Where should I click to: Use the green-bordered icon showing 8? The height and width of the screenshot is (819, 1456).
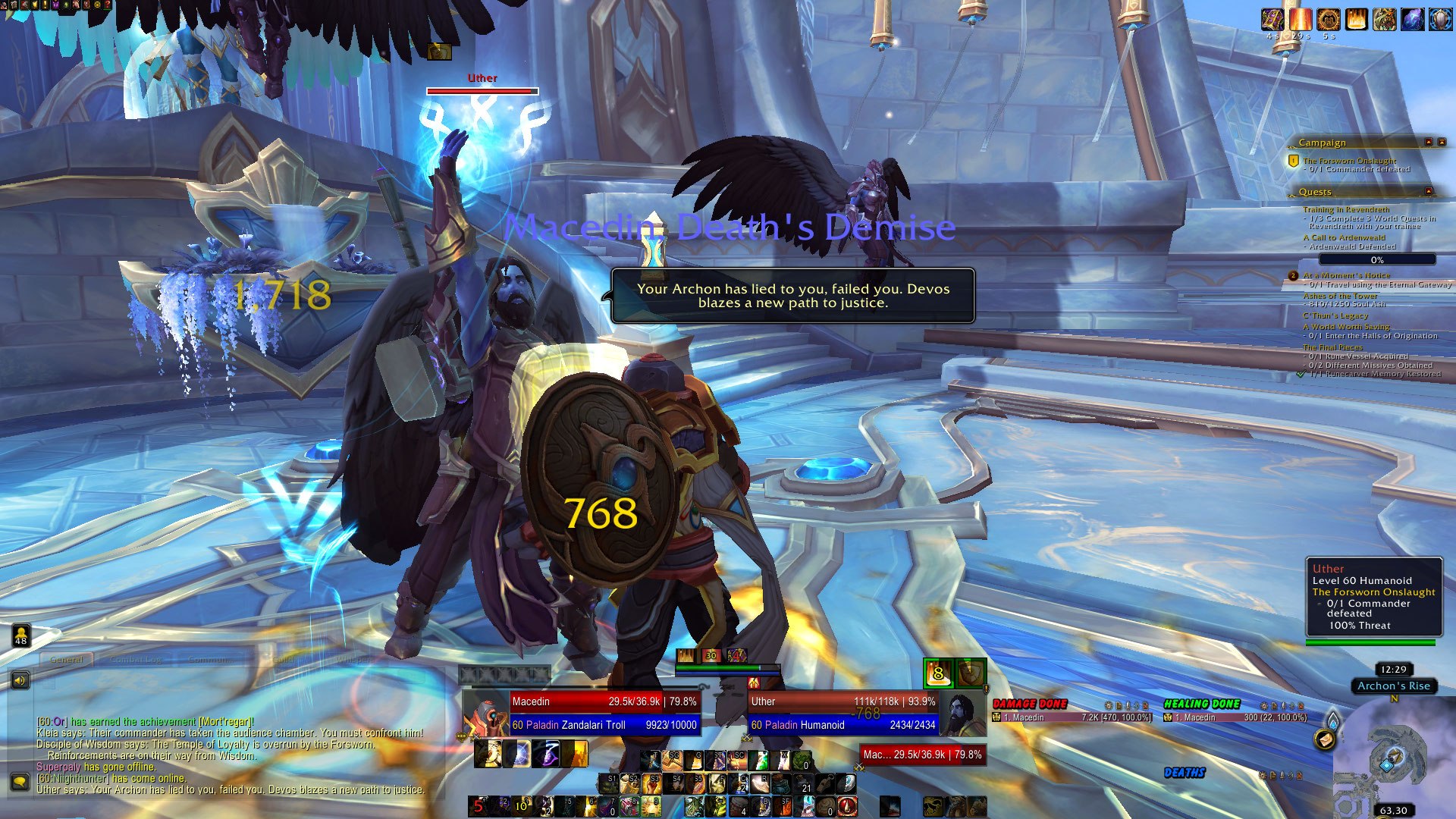(938, 673)
